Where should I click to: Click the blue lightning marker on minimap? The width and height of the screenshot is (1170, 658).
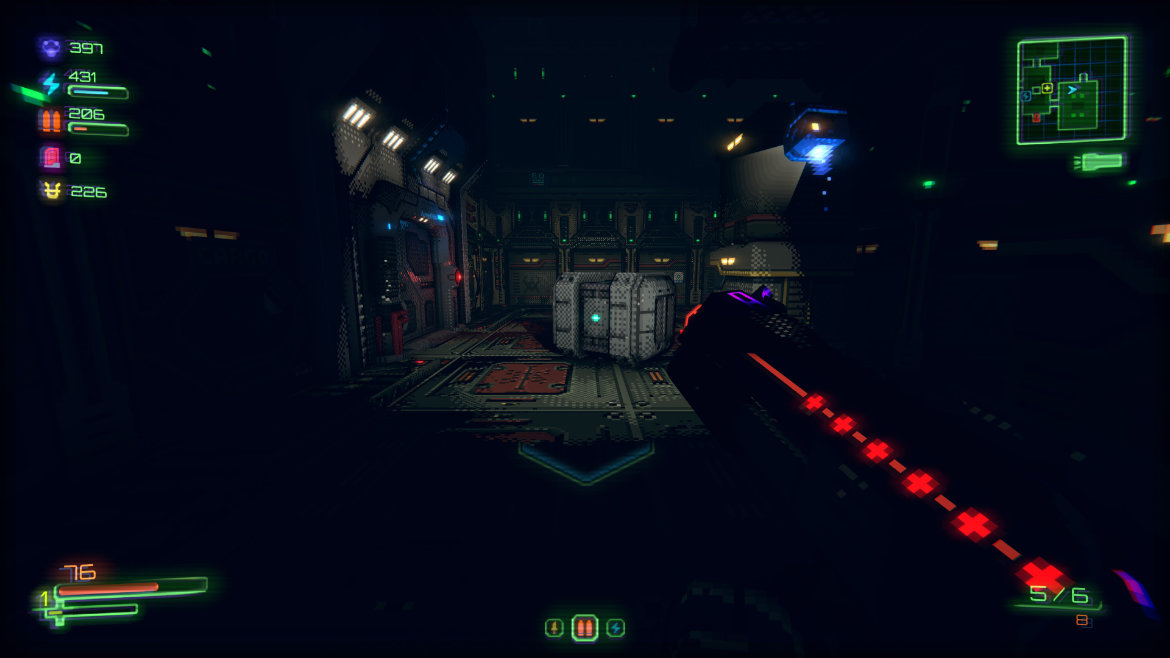tap(1027, 96)
